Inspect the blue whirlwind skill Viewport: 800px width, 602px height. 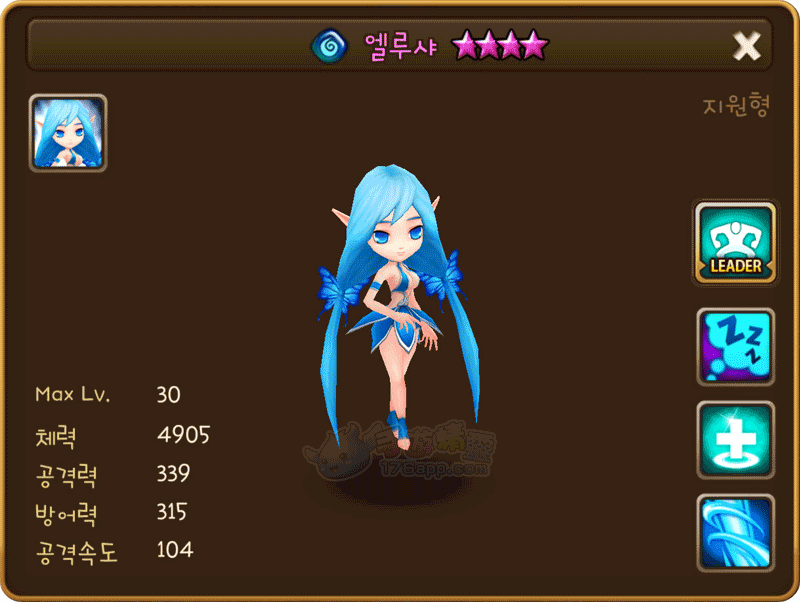[x=735, y=532]
